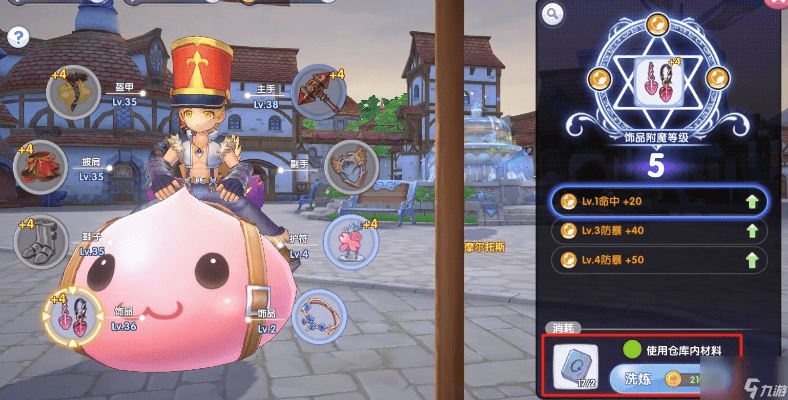Select the cloak (披肩) equipment slot
The width and height of the screenshot is (788, 400).
click(37, 163)
